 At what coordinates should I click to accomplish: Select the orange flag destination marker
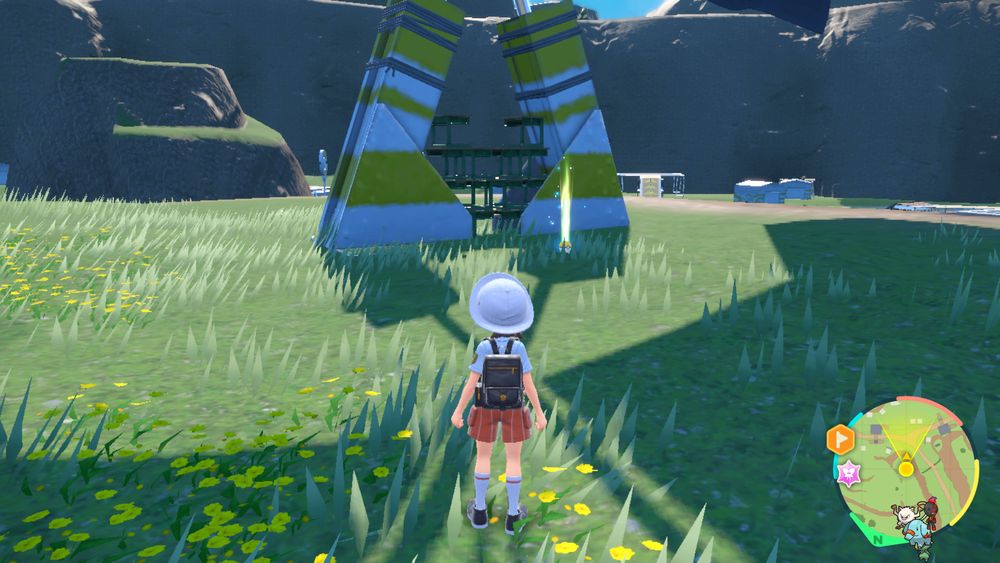840,439
